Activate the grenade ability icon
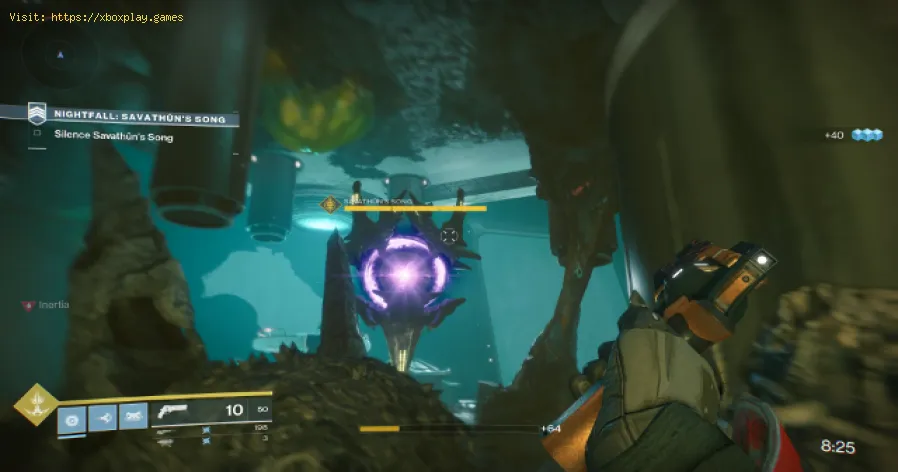Viewport: 898px width, 472px height. tap(71, 417)
